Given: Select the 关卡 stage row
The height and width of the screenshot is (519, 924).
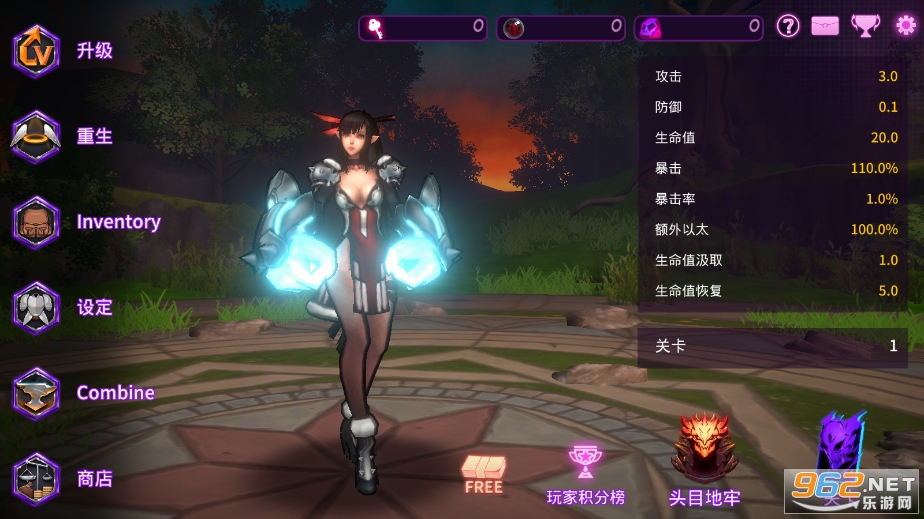Looking at the screenshot, I should click(773, 346).
